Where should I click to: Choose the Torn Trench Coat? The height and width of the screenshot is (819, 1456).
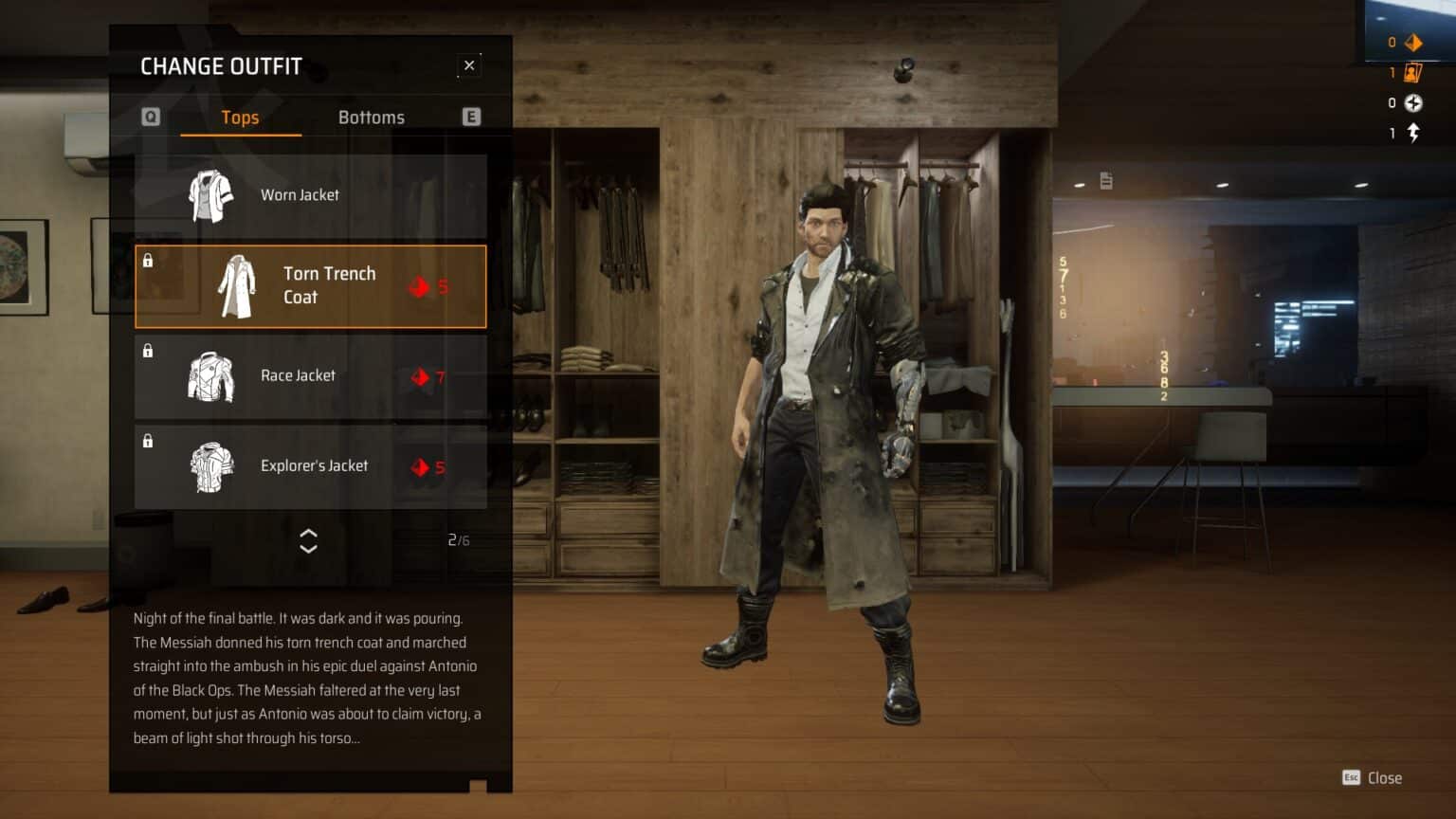[311, 286]
